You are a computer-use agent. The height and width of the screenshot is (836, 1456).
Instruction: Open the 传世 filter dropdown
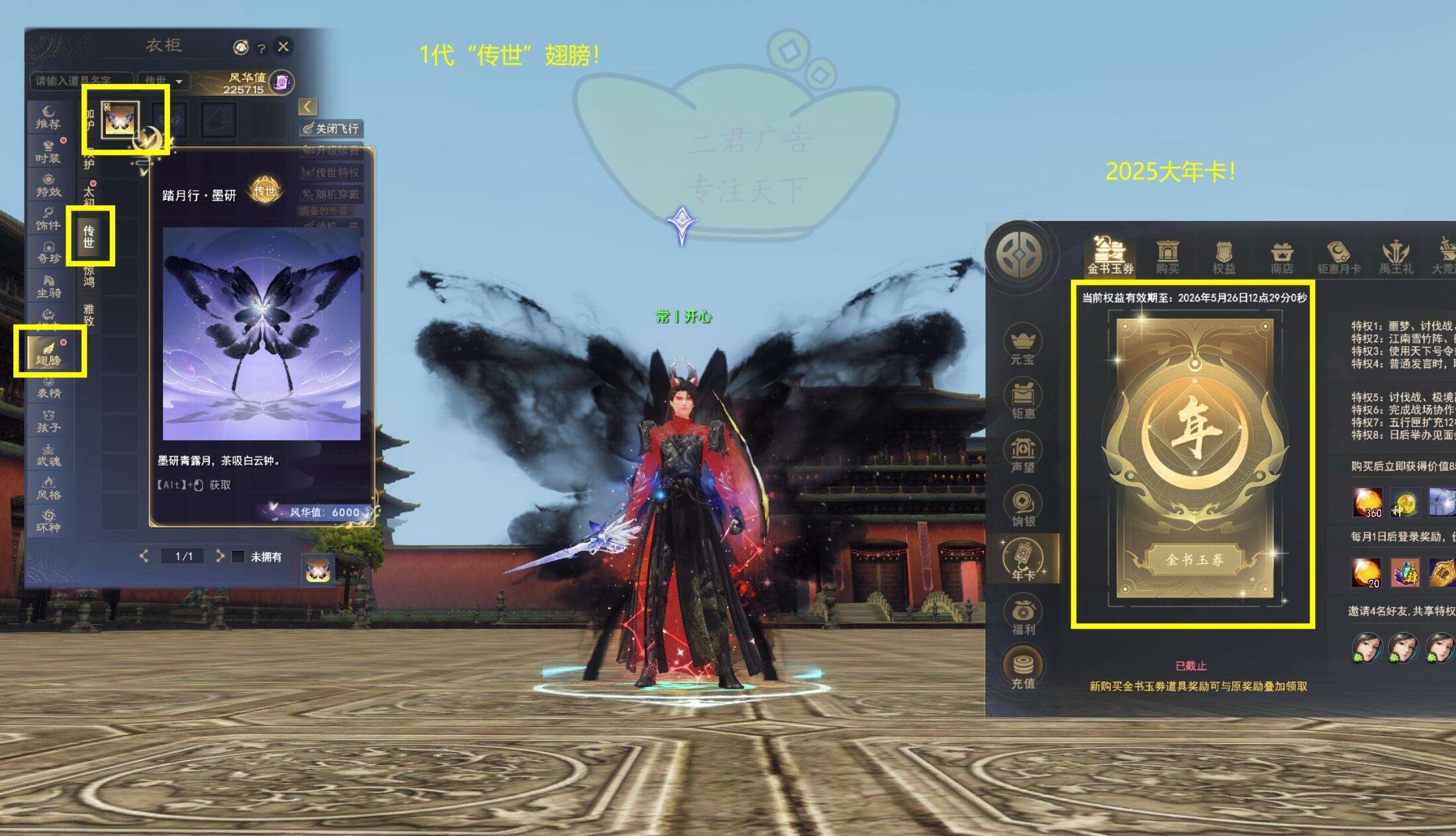pyautogui.click(x=164, y=81)
